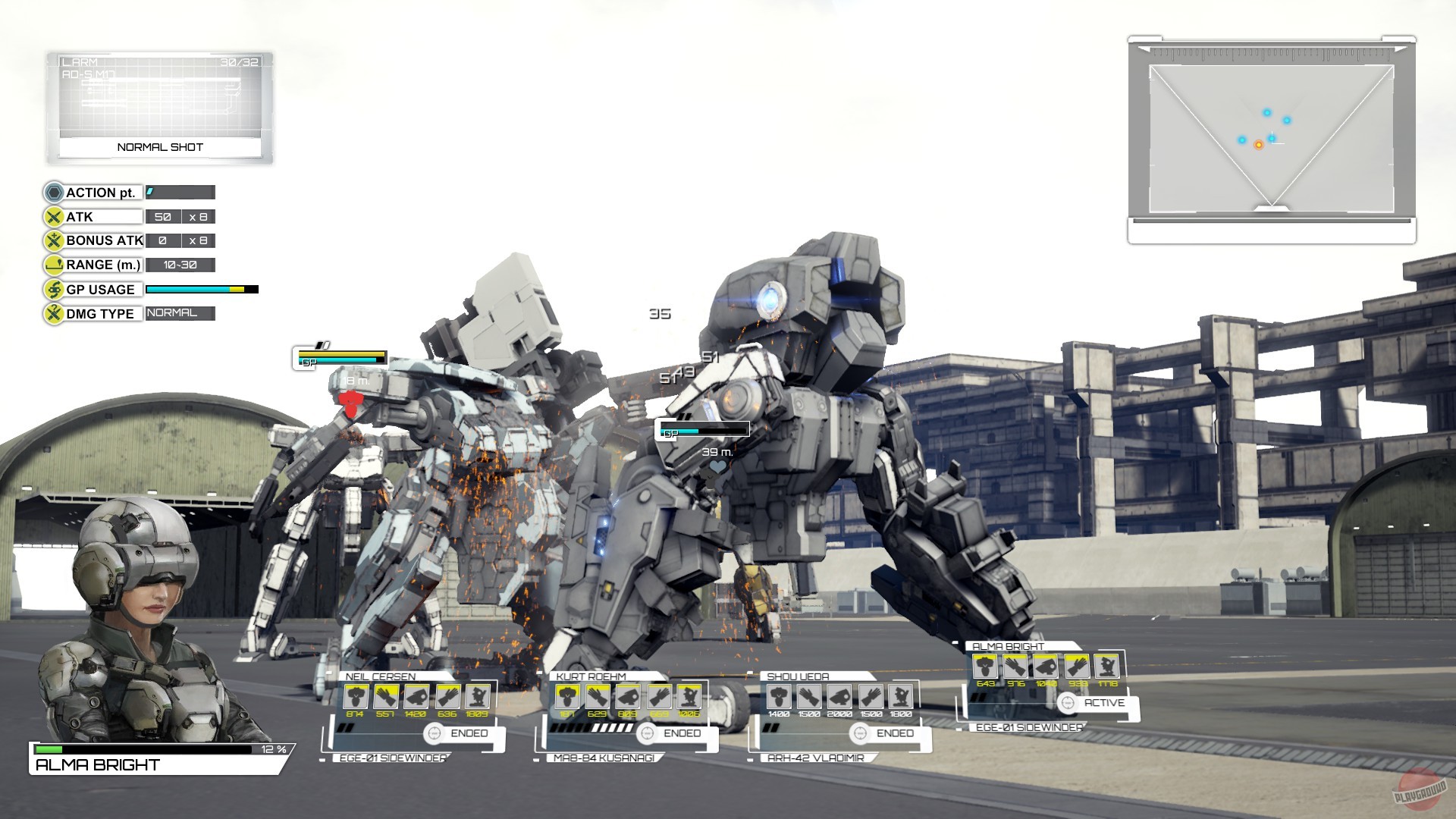The width and height of the screenshot is (1456, 819).
Task: Click the RANGE meter icon on the left panel
Action: (52, 265)
